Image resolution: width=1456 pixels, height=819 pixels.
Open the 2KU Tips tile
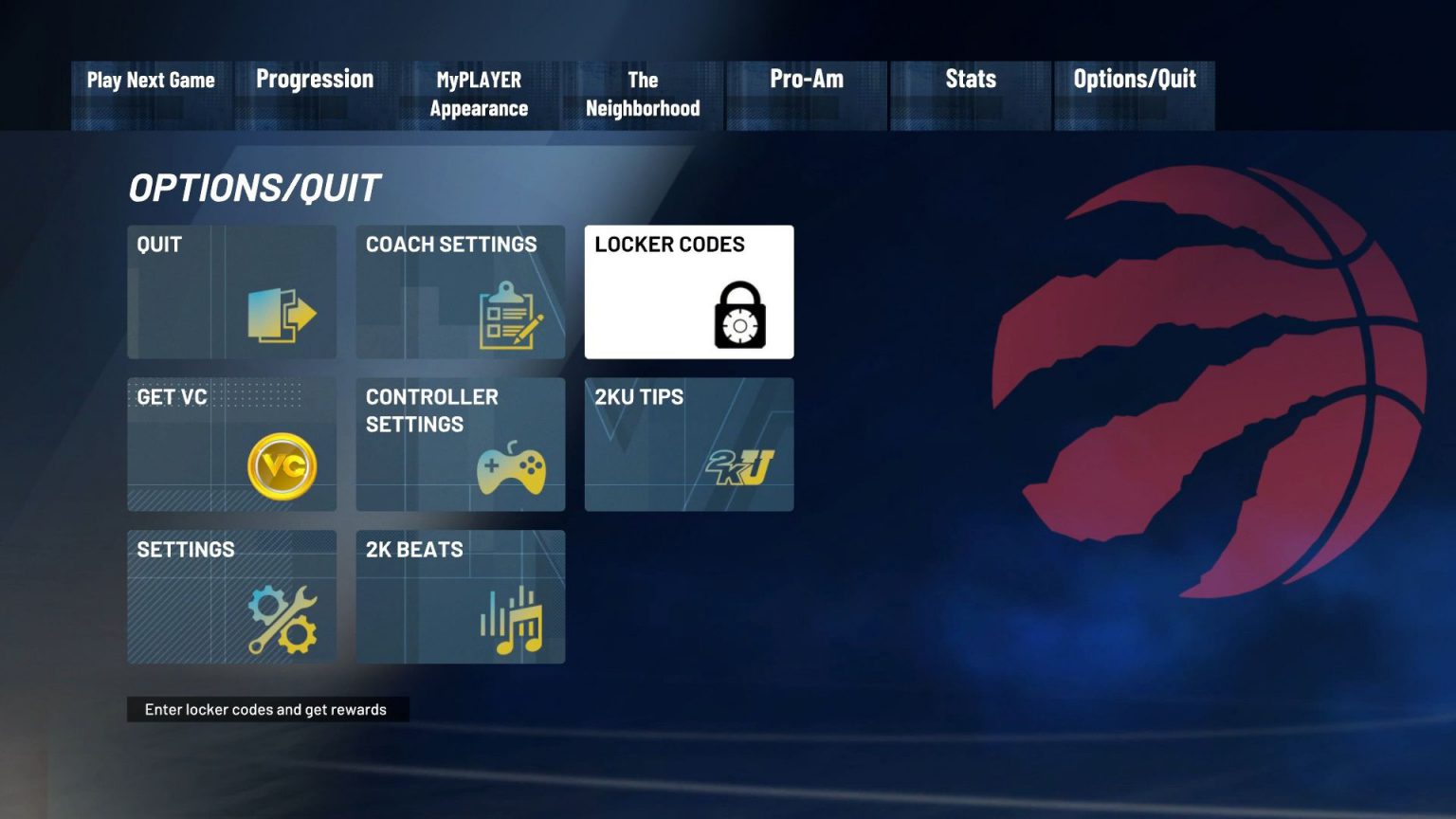coord(689,445)
